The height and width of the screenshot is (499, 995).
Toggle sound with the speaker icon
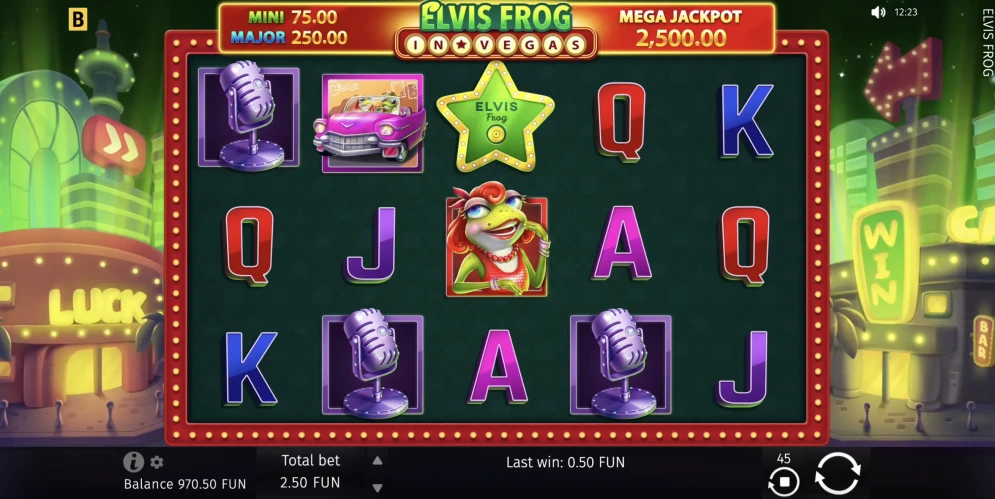click(878, 13)
